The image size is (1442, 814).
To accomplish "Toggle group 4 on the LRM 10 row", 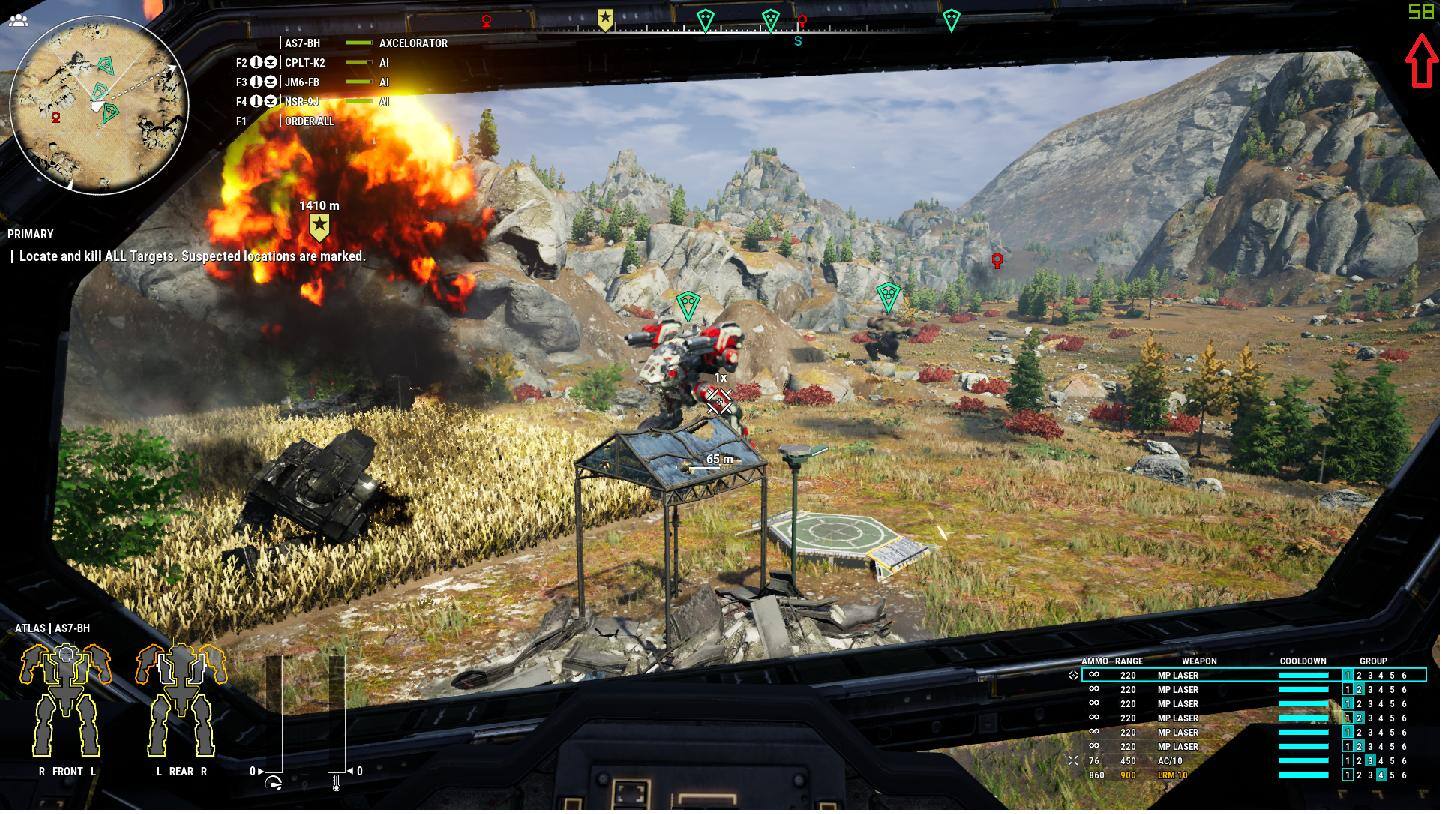I will [1381, 774].
